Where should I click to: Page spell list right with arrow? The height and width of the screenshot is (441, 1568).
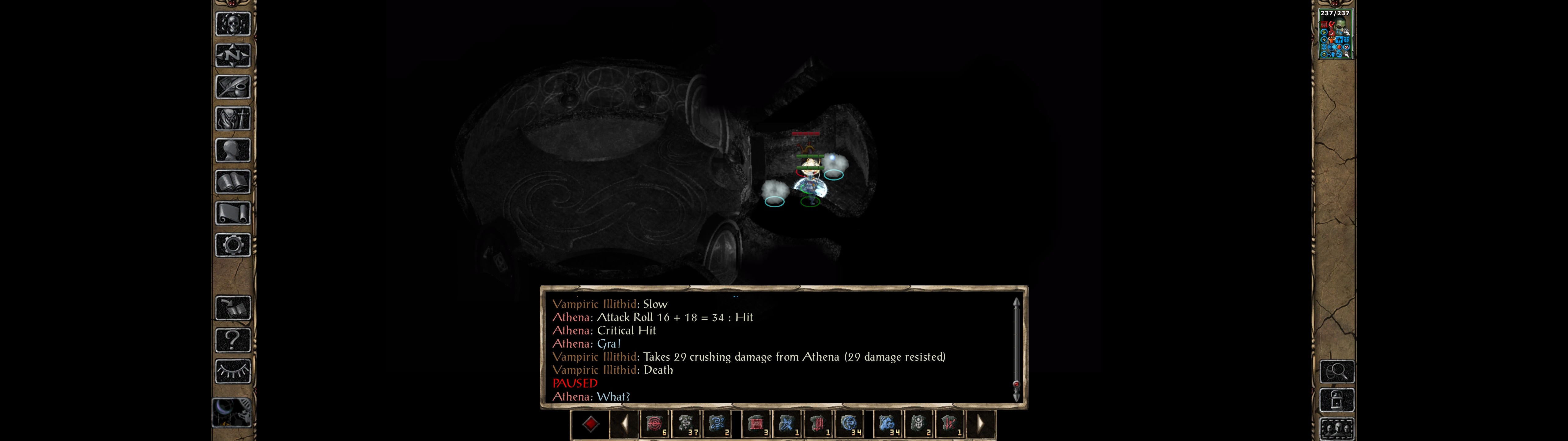coord(980,424)
